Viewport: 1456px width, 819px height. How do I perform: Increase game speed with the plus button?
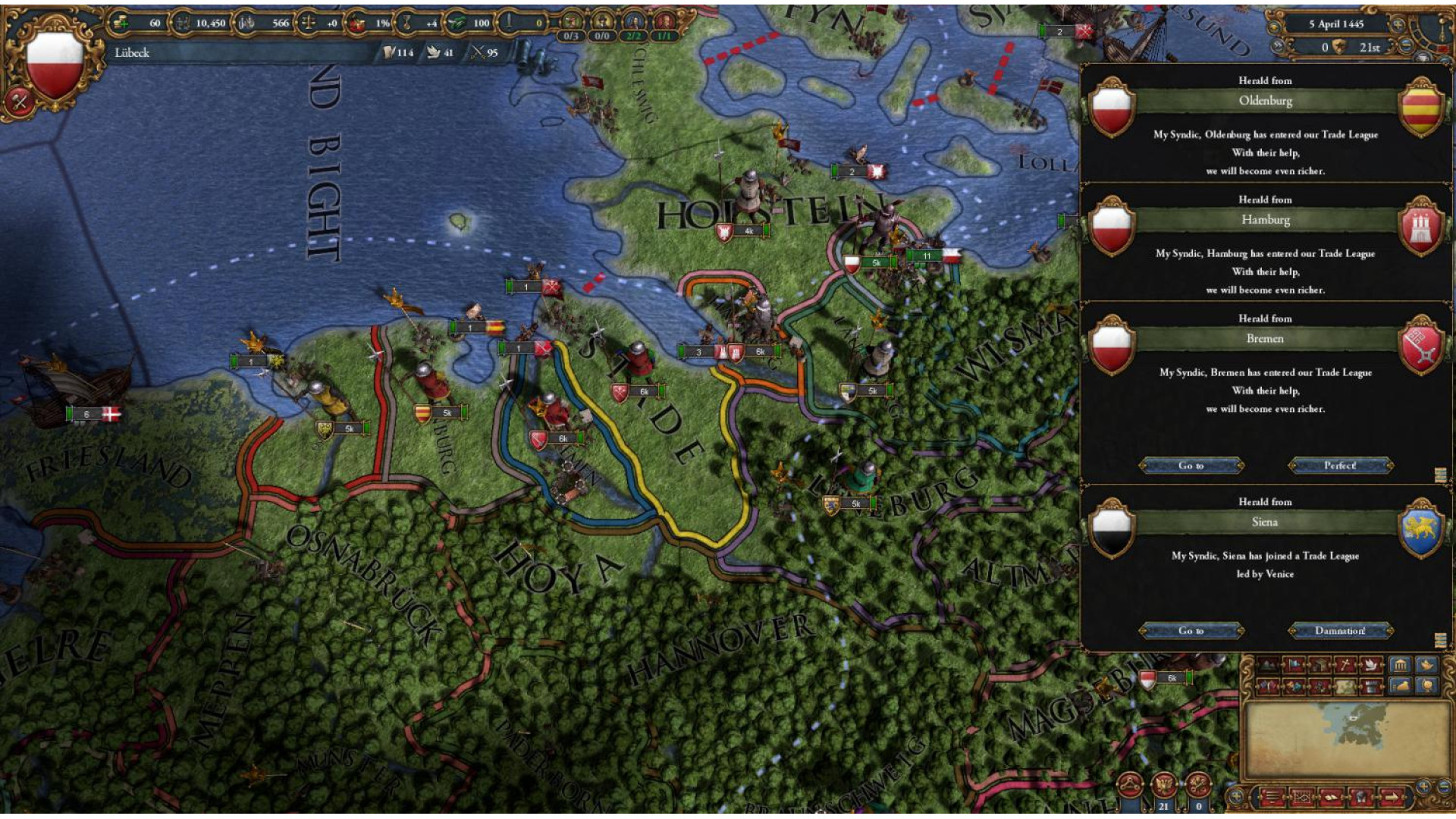[x=1398, y=24]
